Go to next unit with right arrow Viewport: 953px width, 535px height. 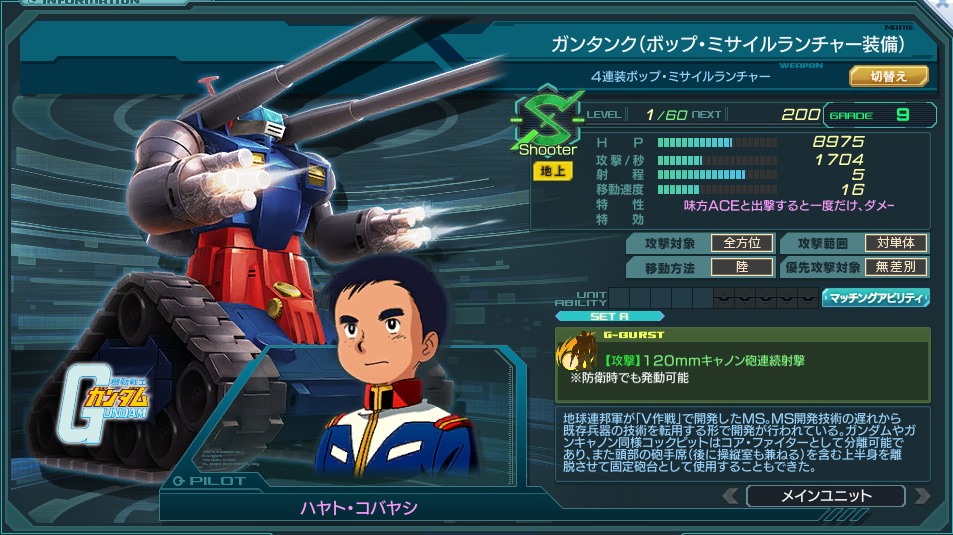pos(921,496)
